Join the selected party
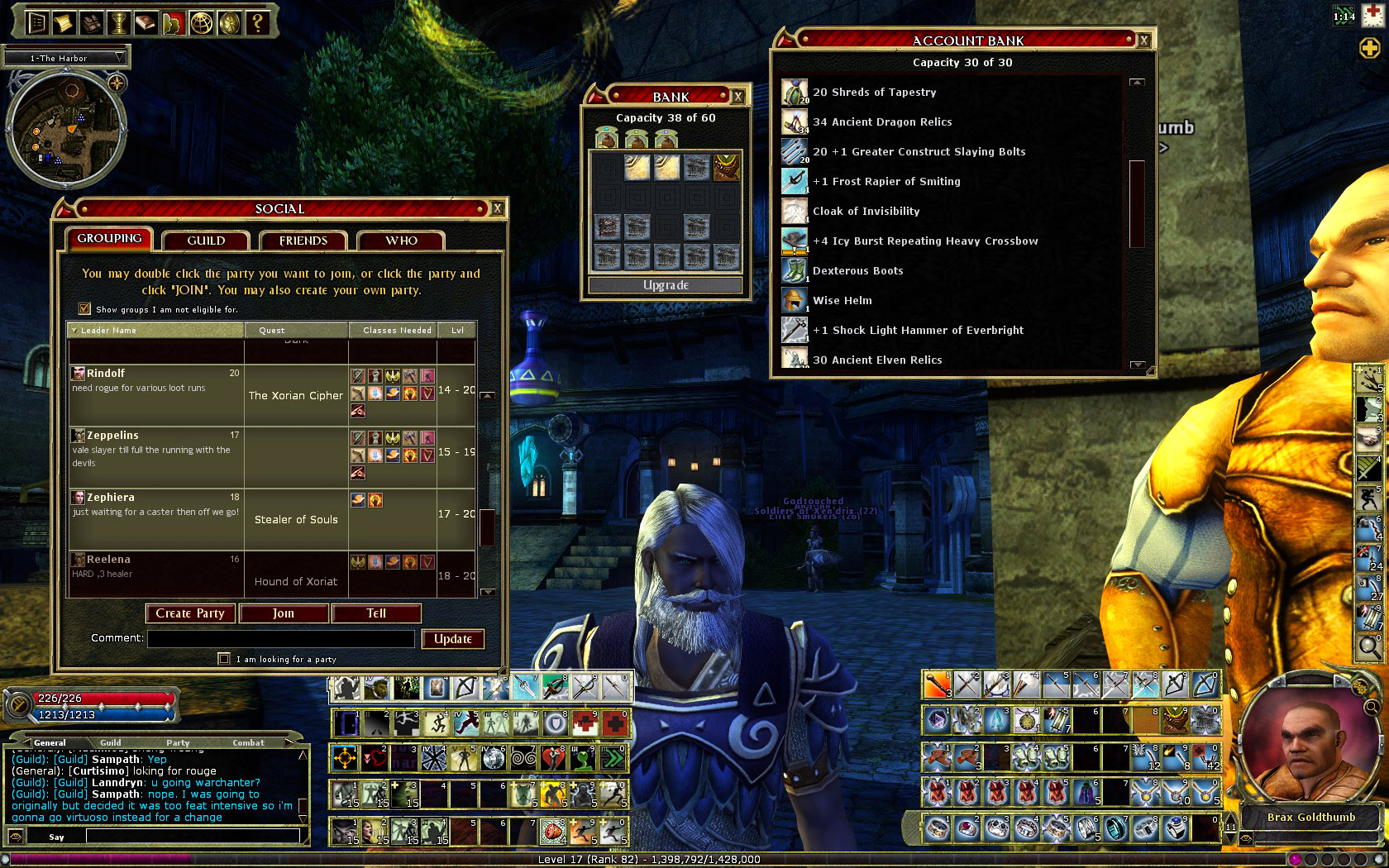The width and height of the screenshot is (1389, 868). [x=284, y=613]
